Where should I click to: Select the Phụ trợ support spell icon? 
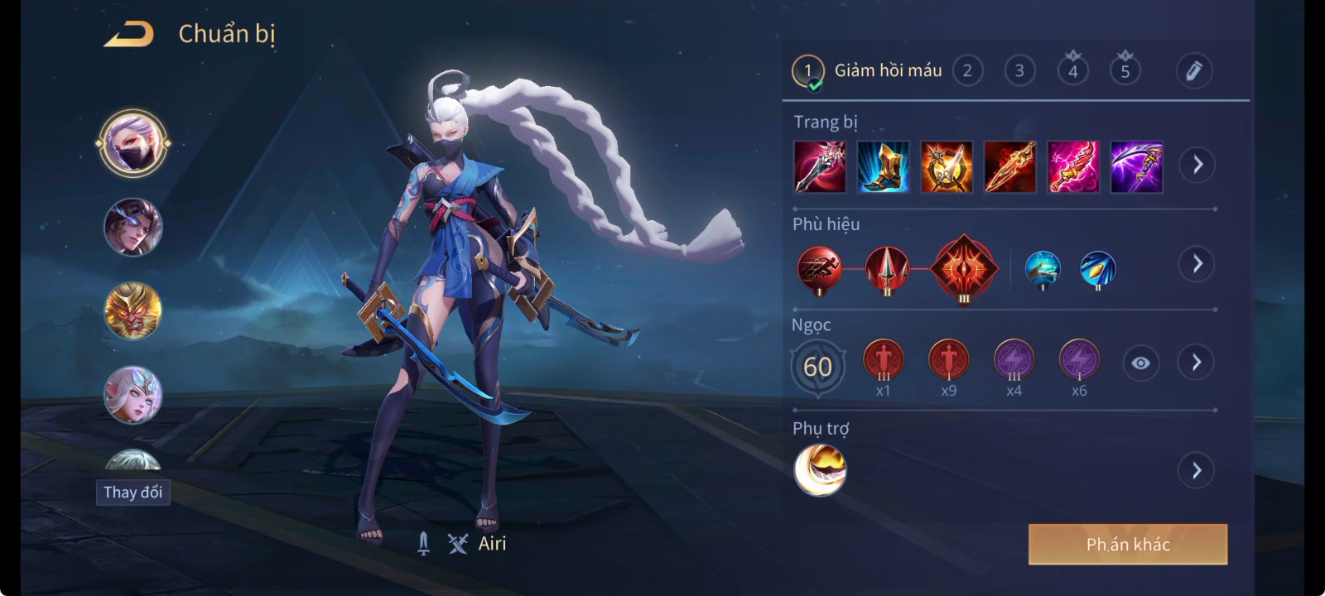tap(820, 470)
